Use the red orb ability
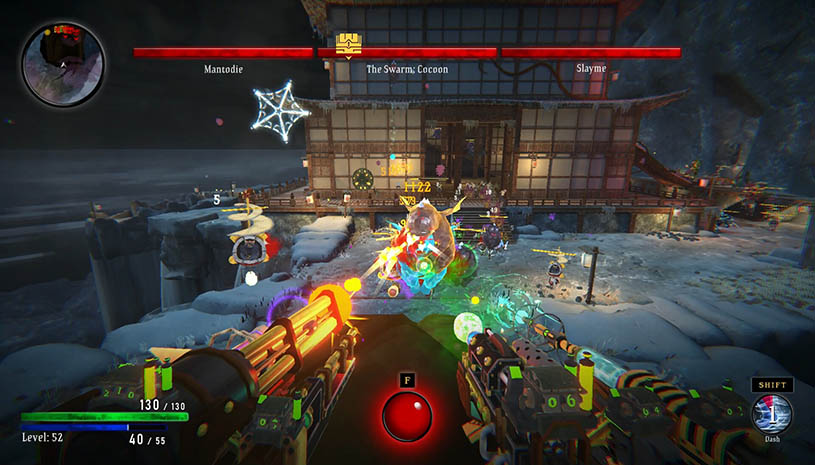Viewport: 815px width, 465px height. tap(407, 416)
